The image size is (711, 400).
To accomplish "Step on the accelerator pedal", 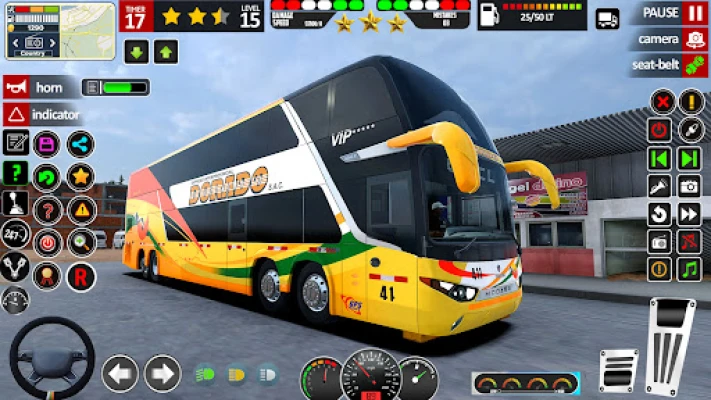I will click(x=671, y=347).
